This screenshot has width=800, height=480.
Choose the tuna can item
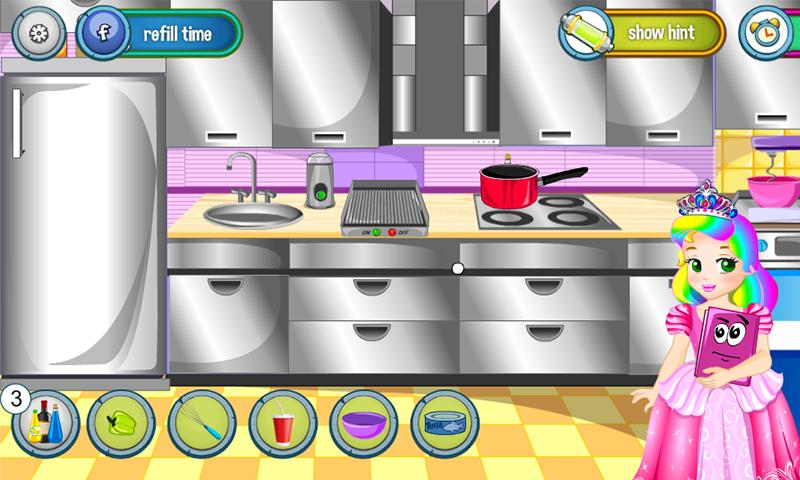click(443, 424)
